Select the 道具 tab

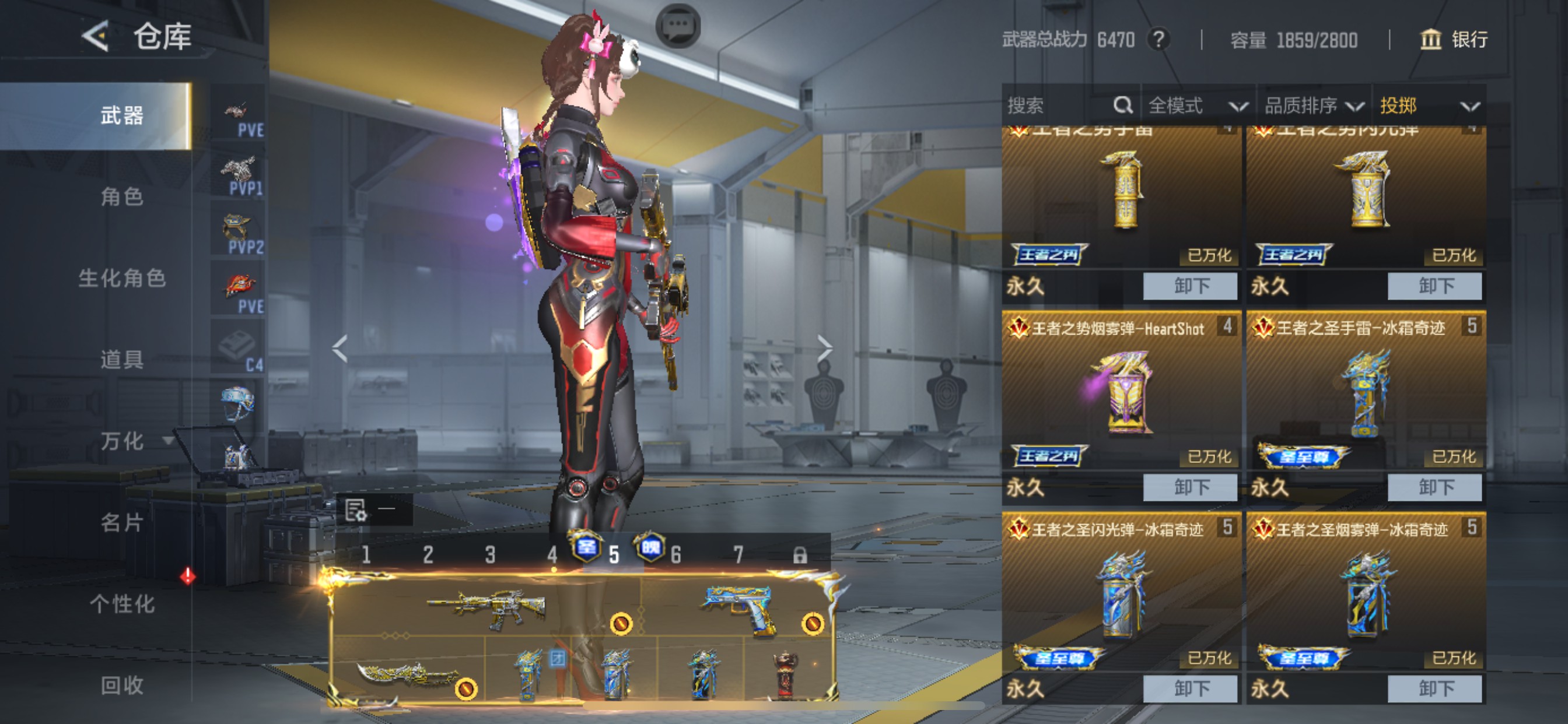[x=122, y=360]
